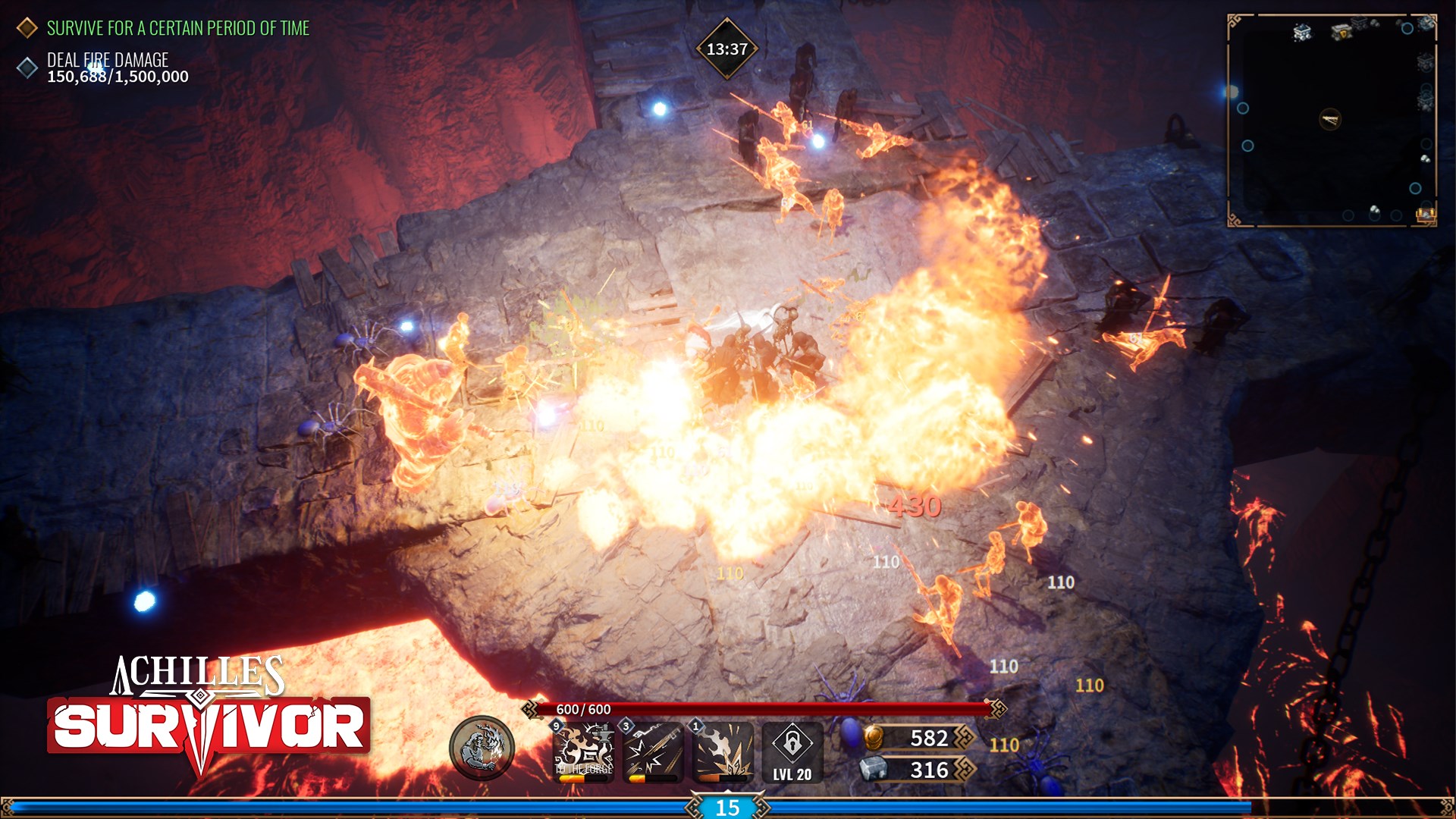Select the To The Forge ability icon

click(x=583, y=752)
